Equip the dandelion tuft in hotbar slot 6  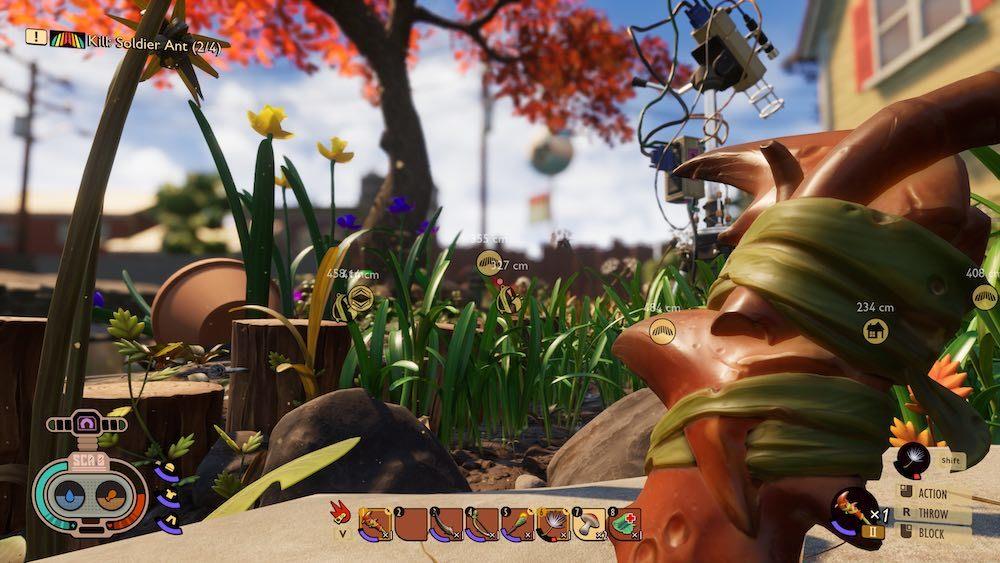point(552,524)
